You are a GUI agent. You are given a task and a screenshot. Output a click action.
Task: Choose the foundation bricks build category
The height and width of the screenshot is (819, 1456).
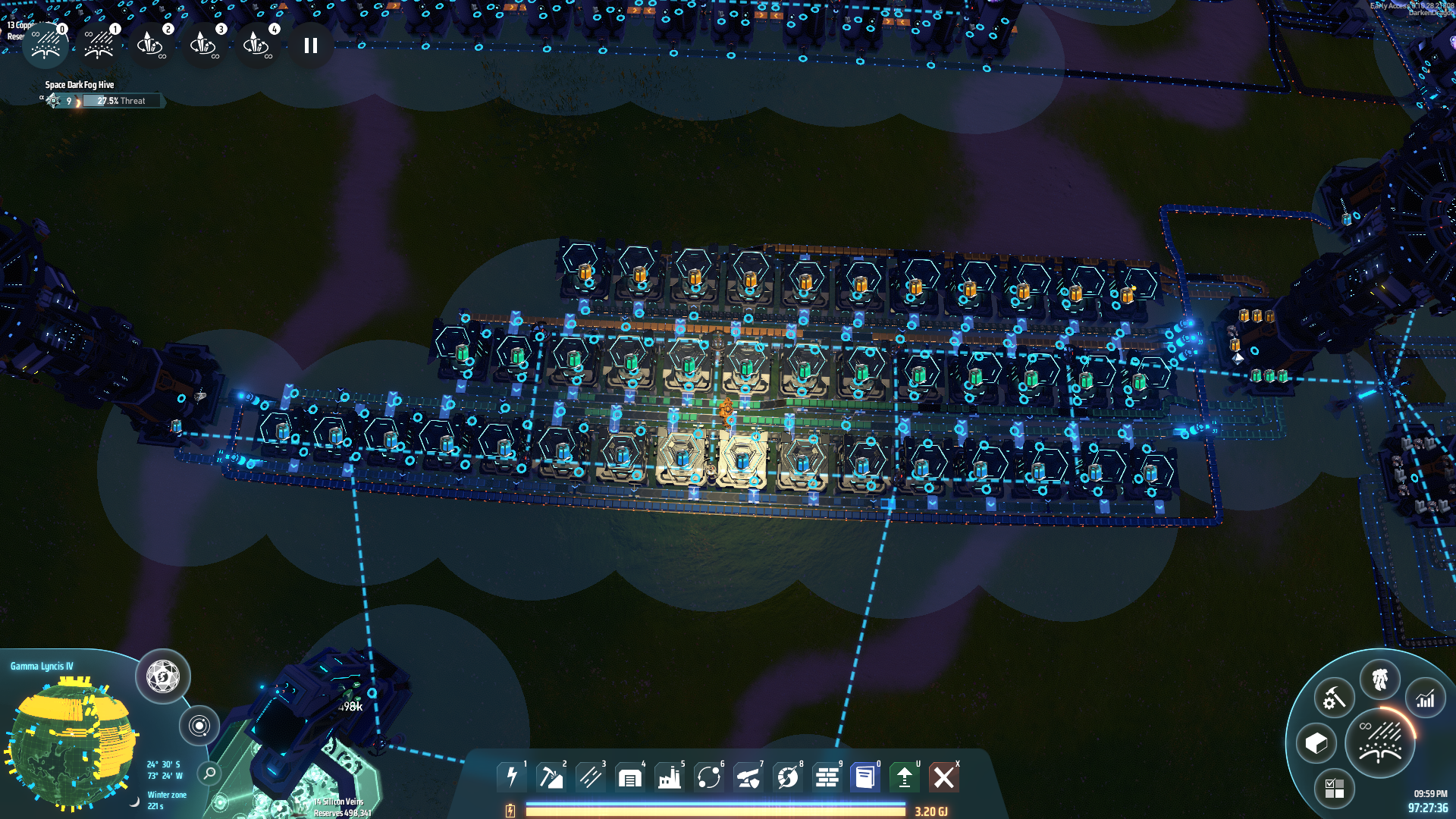coord(827,777)
